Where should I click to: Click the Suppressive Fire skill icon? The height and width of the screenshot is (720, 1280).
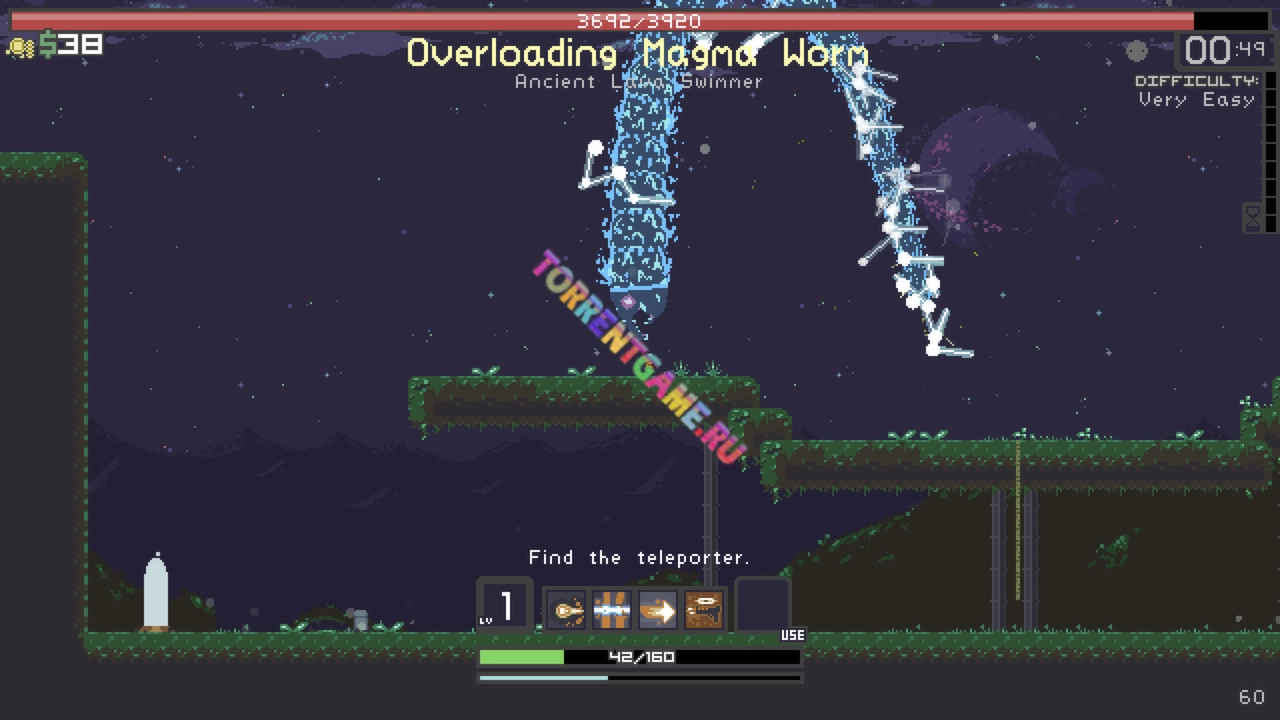(x=704, y=609)
